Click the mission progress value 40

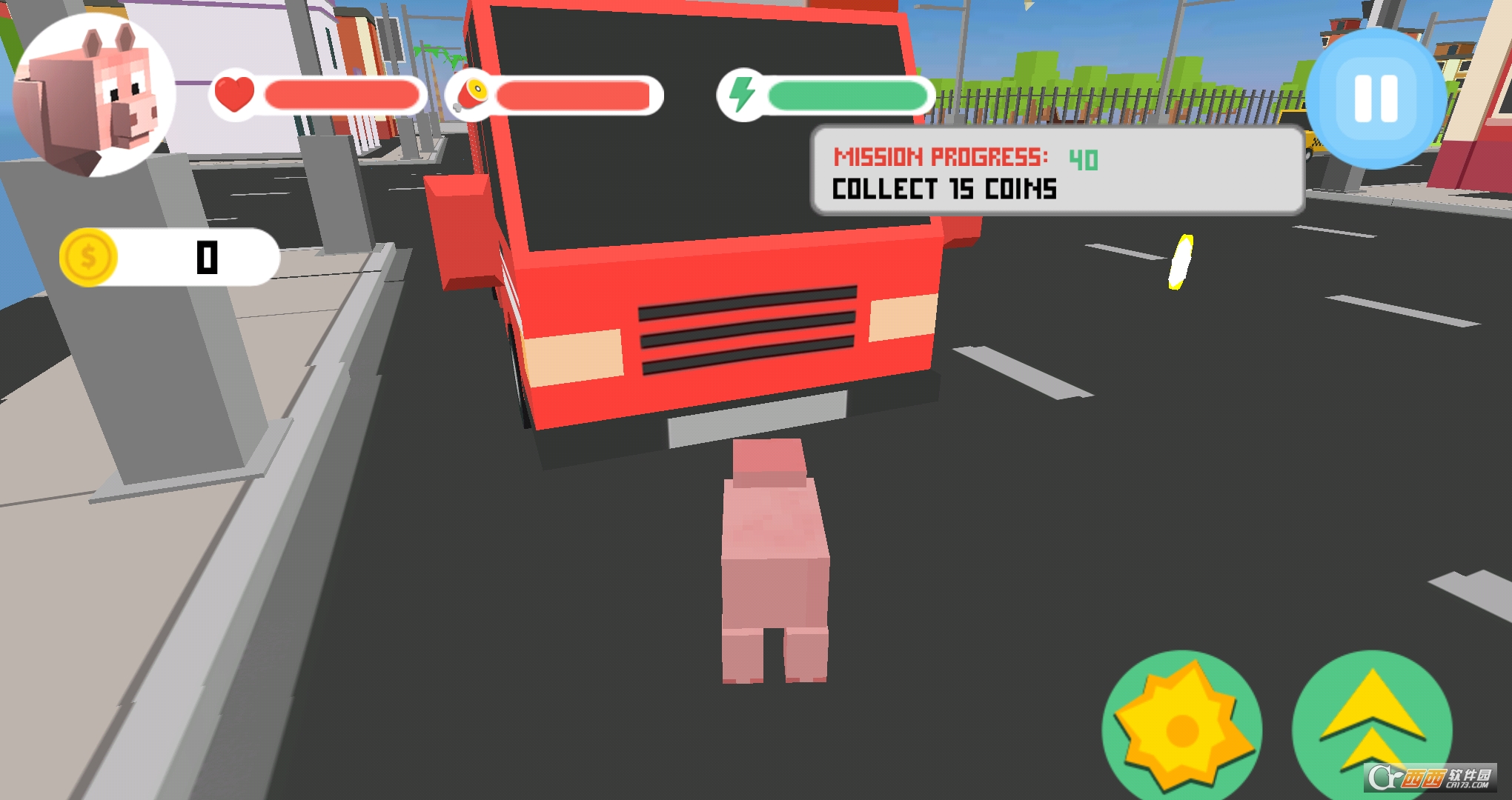click(1083, 157)
